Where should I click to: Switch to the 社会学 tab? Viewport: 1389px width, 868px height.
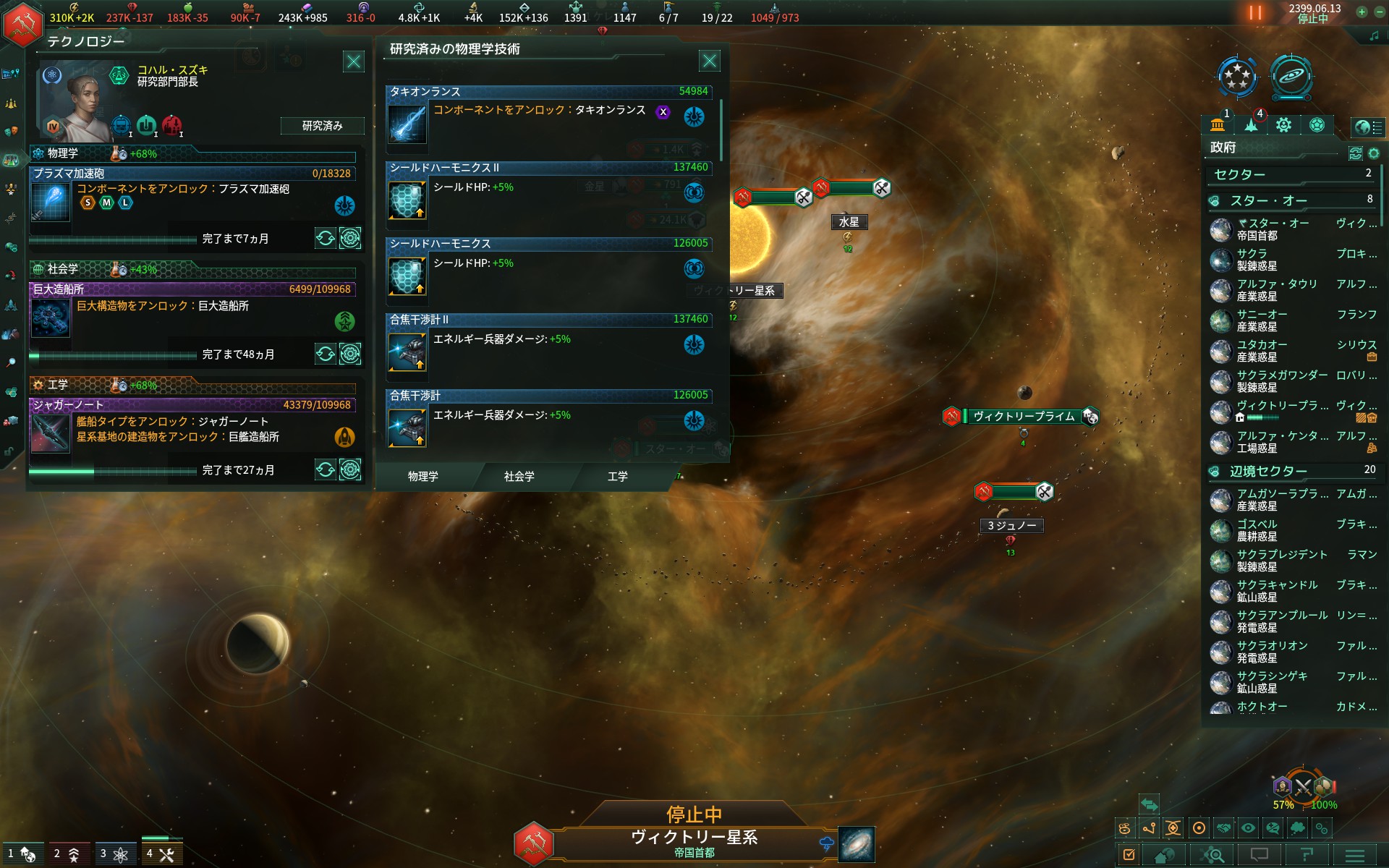[x=519, y=477]
